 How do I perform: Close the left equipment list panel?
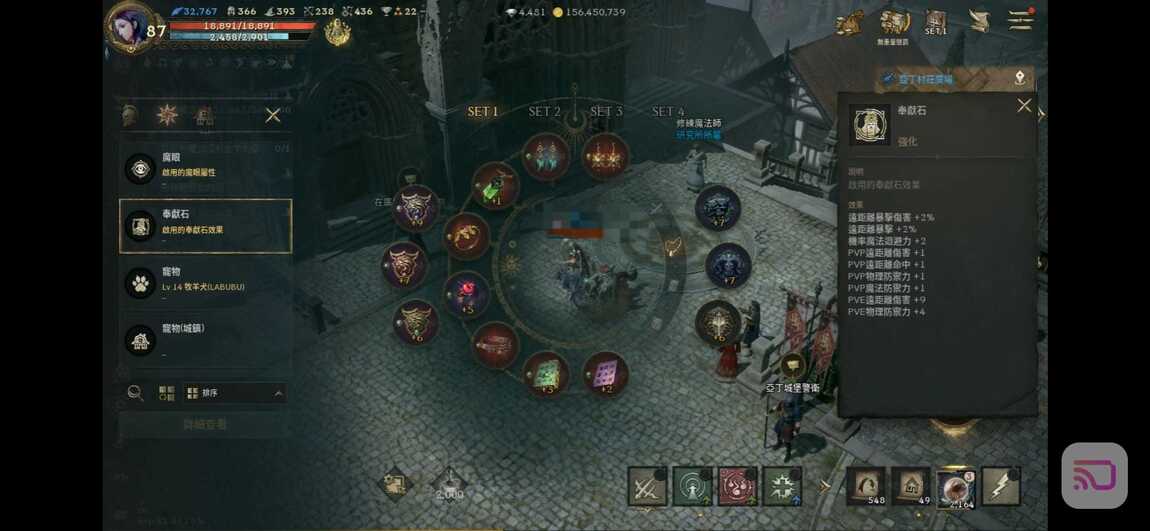tap(273, 116)
